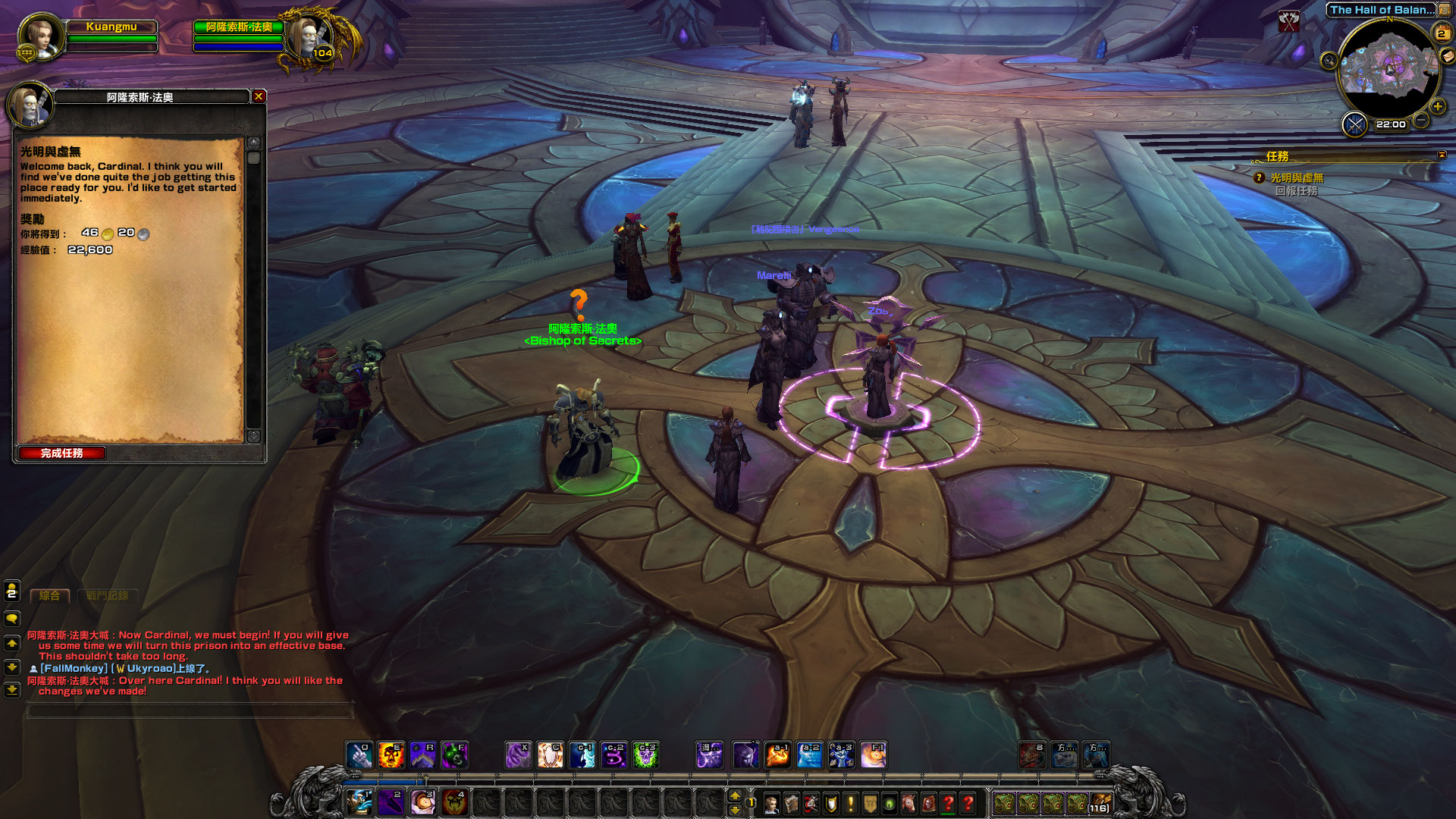1456x819 pixels.
Task: Cast the green skull ability on C-3
Action: [x=645, y=755]
